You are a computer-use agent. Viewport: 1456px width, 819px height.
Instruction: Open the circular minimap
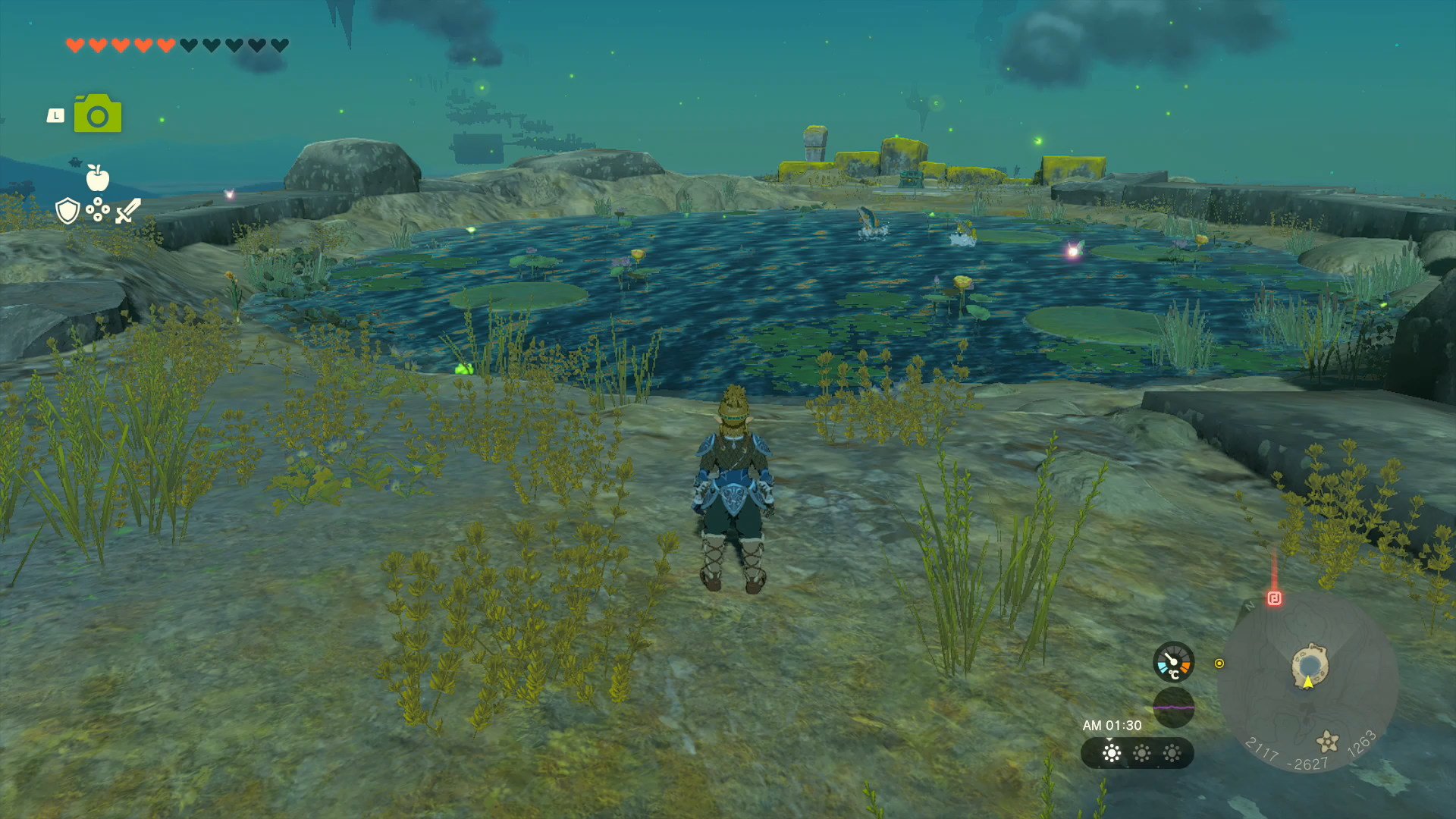(1307, 682)
